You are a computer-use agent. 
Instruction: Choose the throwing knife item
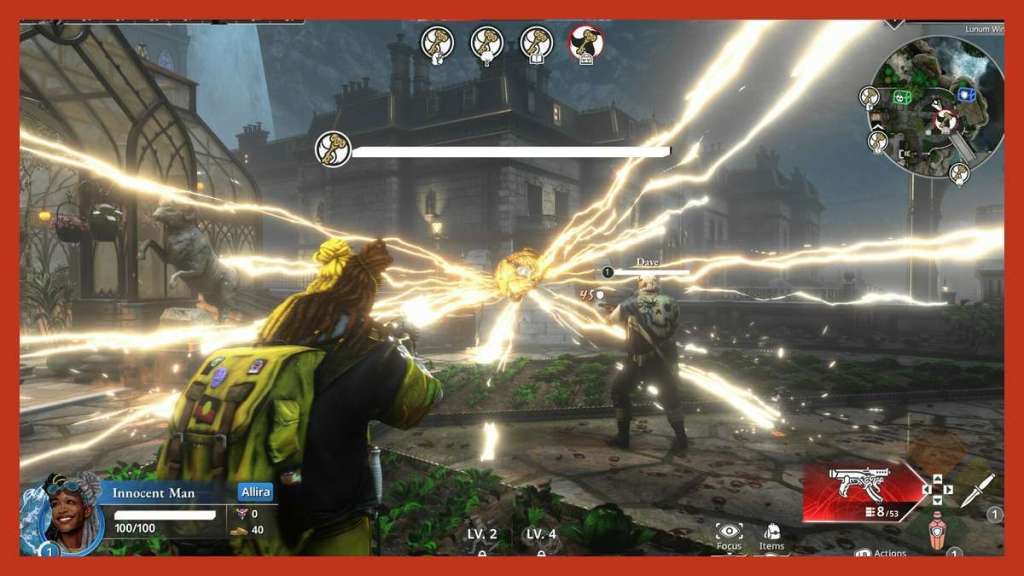coord(977,489)
